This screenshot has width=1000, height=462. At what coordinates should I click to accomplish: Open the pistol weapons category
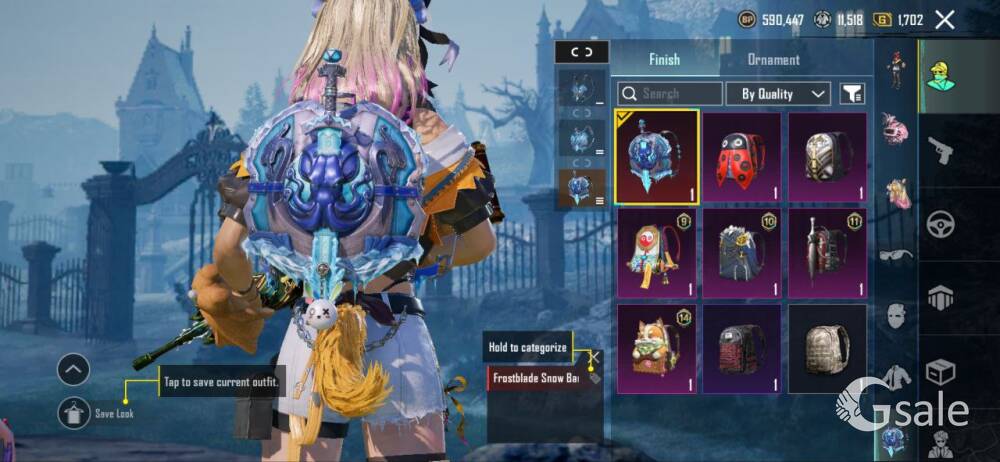pyautogui.click(x=940, y=152)
